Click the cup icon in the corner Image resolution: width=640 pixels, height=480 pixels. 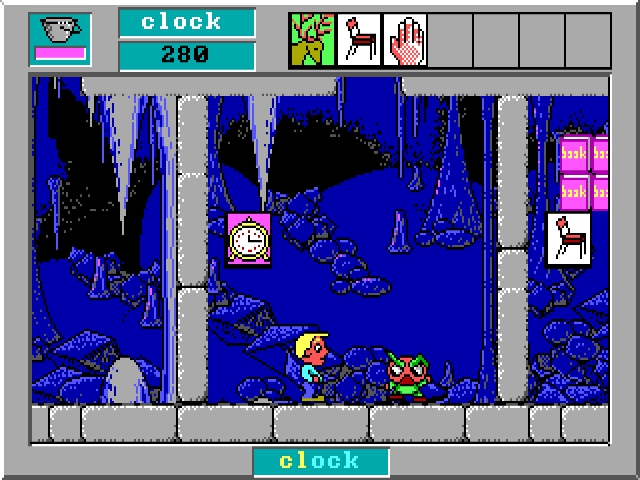(60, 32)
